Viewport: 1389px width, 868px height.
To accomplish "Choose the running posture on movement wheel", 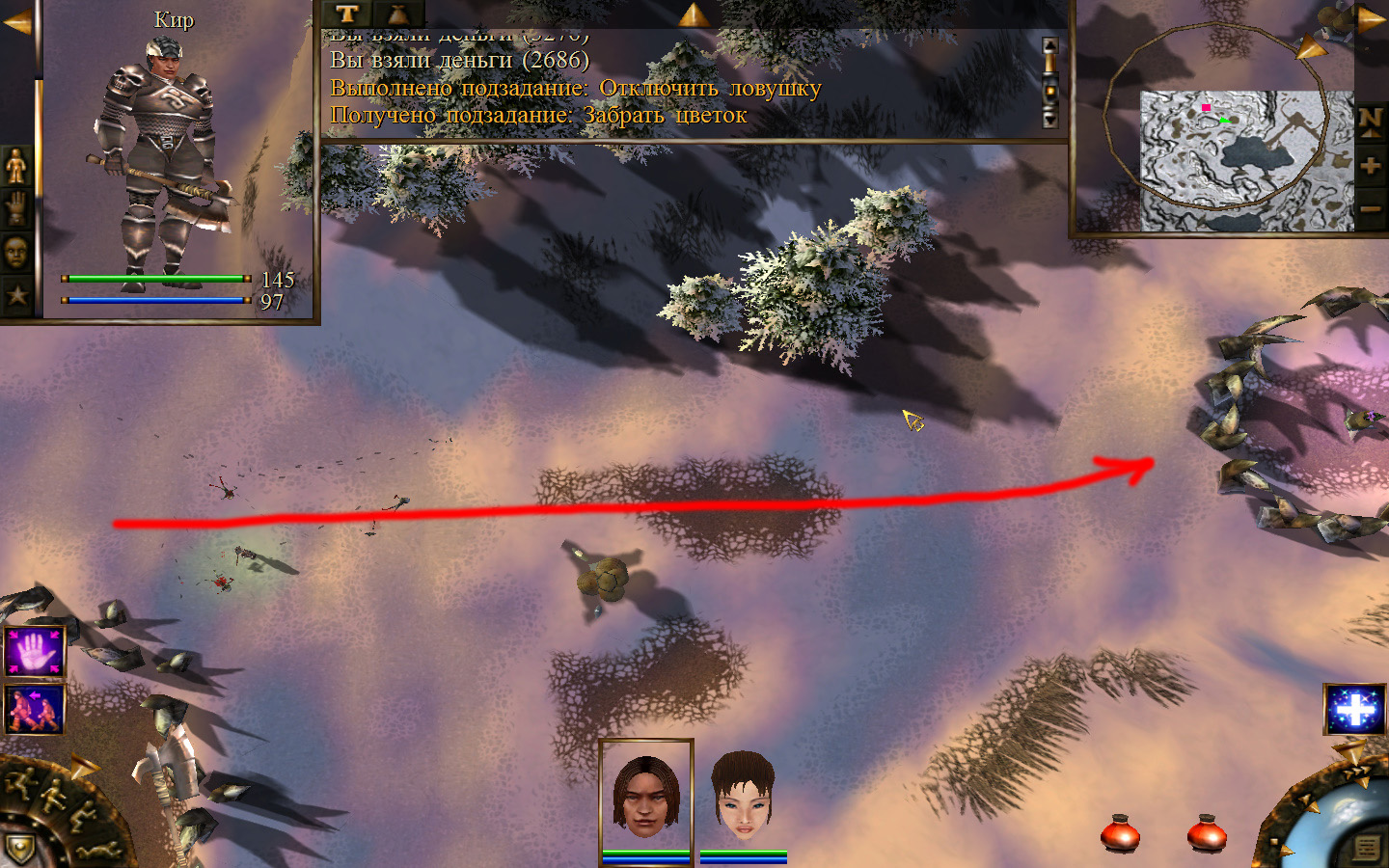I will (x=21, y=783).
